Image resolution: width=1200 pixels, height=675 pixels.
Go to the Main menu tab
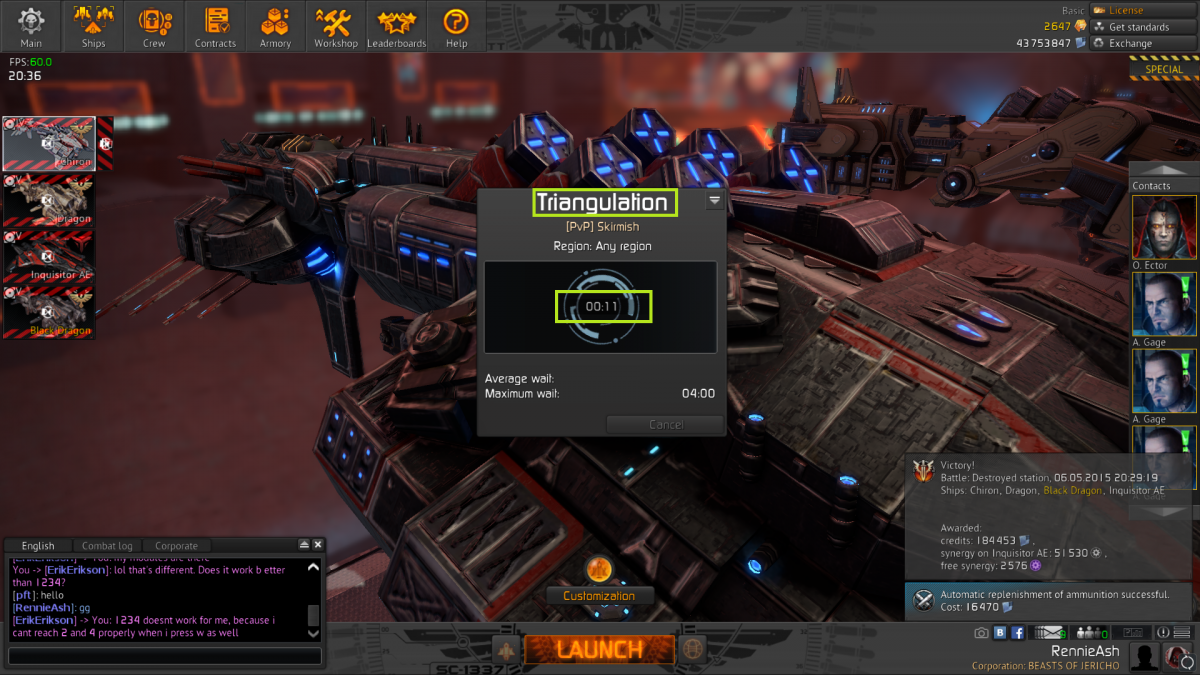tap(31, 27)
